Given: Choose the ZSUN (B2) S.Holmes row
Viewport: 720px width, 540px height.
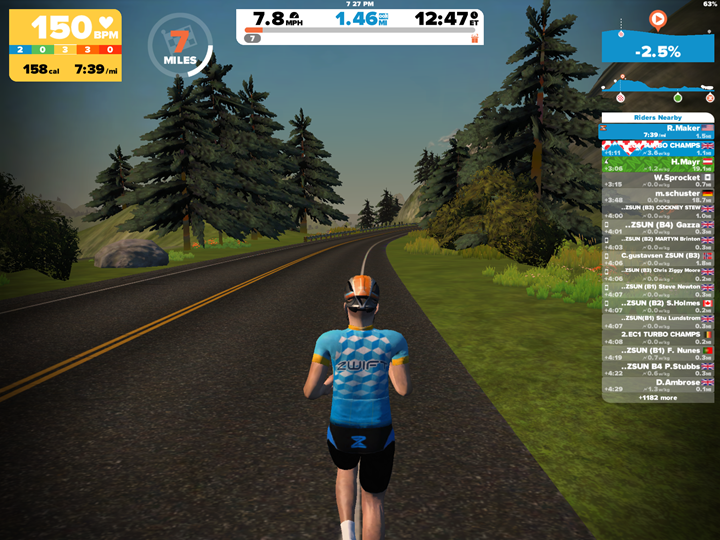Looking at the screenshot, I should click(657, 305).
